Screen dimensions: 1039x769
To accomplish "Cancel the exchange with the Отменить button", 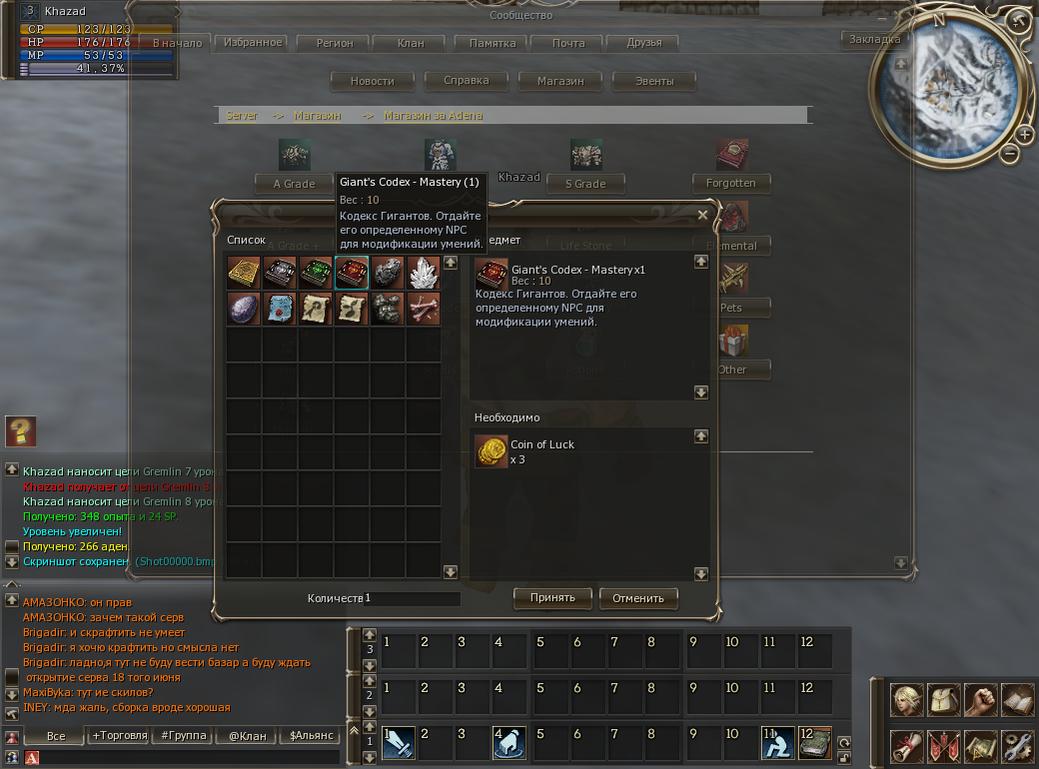I will [x=638, y=598].
